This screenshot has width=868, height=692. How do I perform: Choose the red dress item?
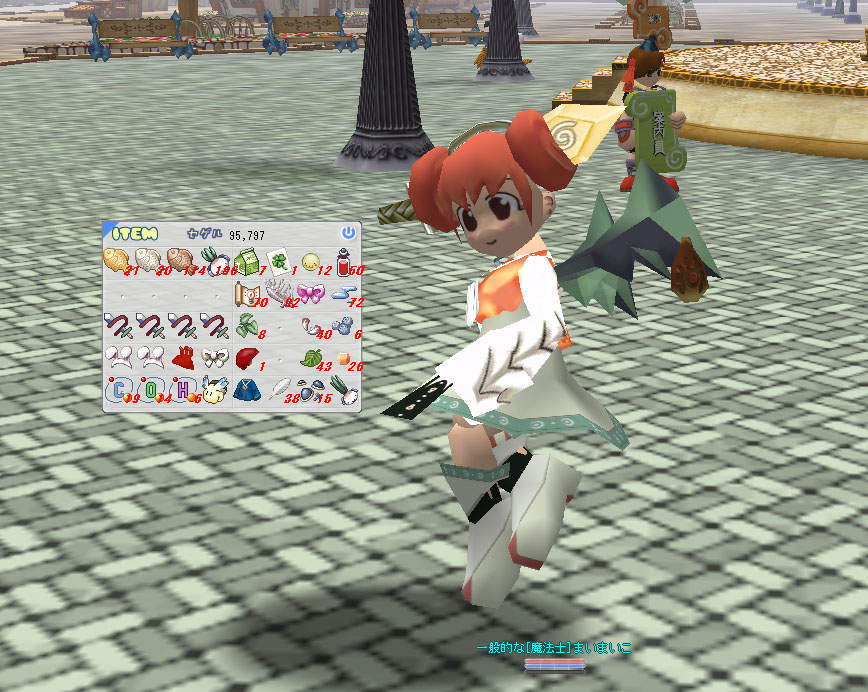tap(181, 357)
